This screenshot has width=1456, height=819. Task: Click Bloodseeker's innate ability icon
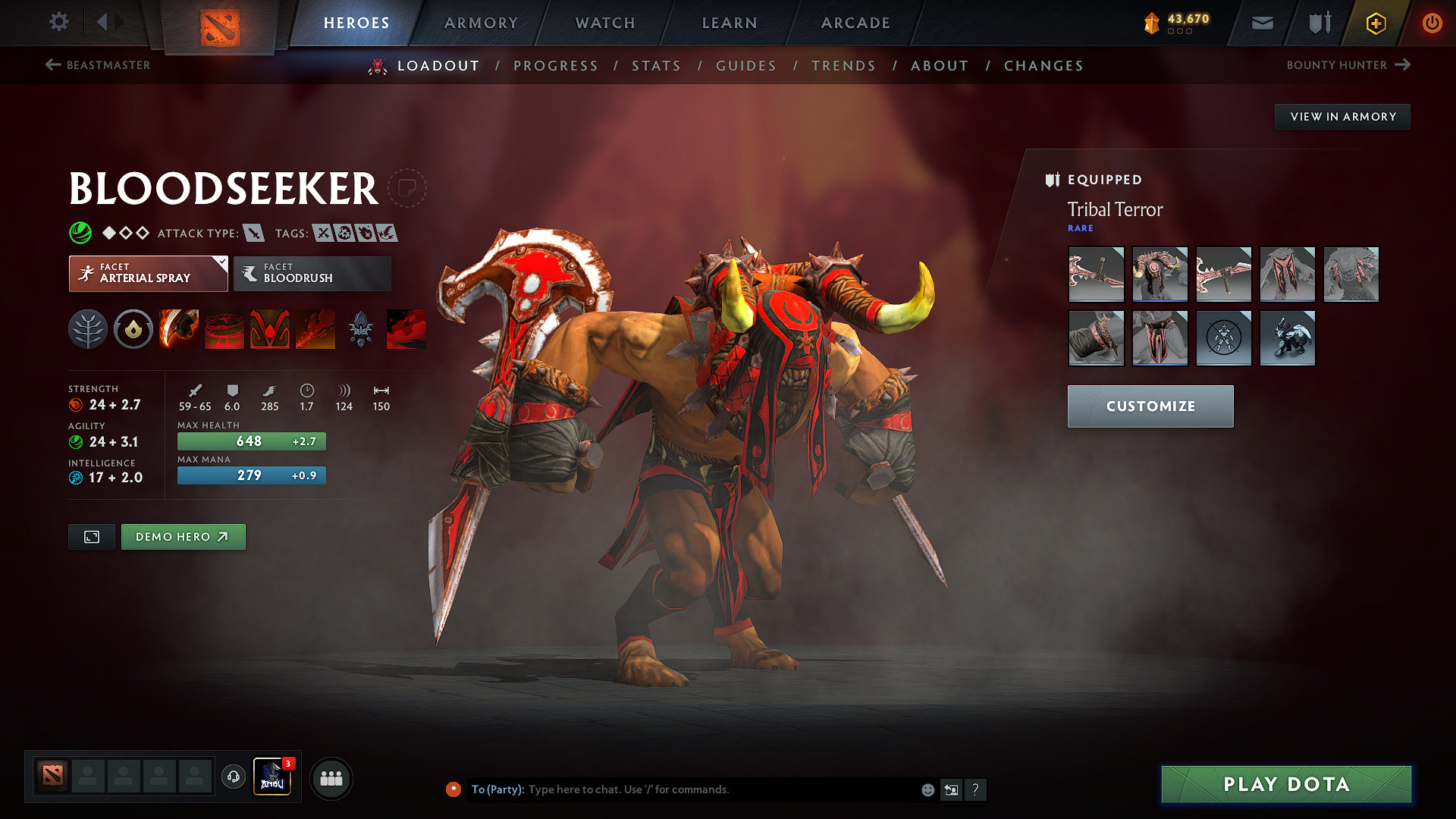point(88,329)
